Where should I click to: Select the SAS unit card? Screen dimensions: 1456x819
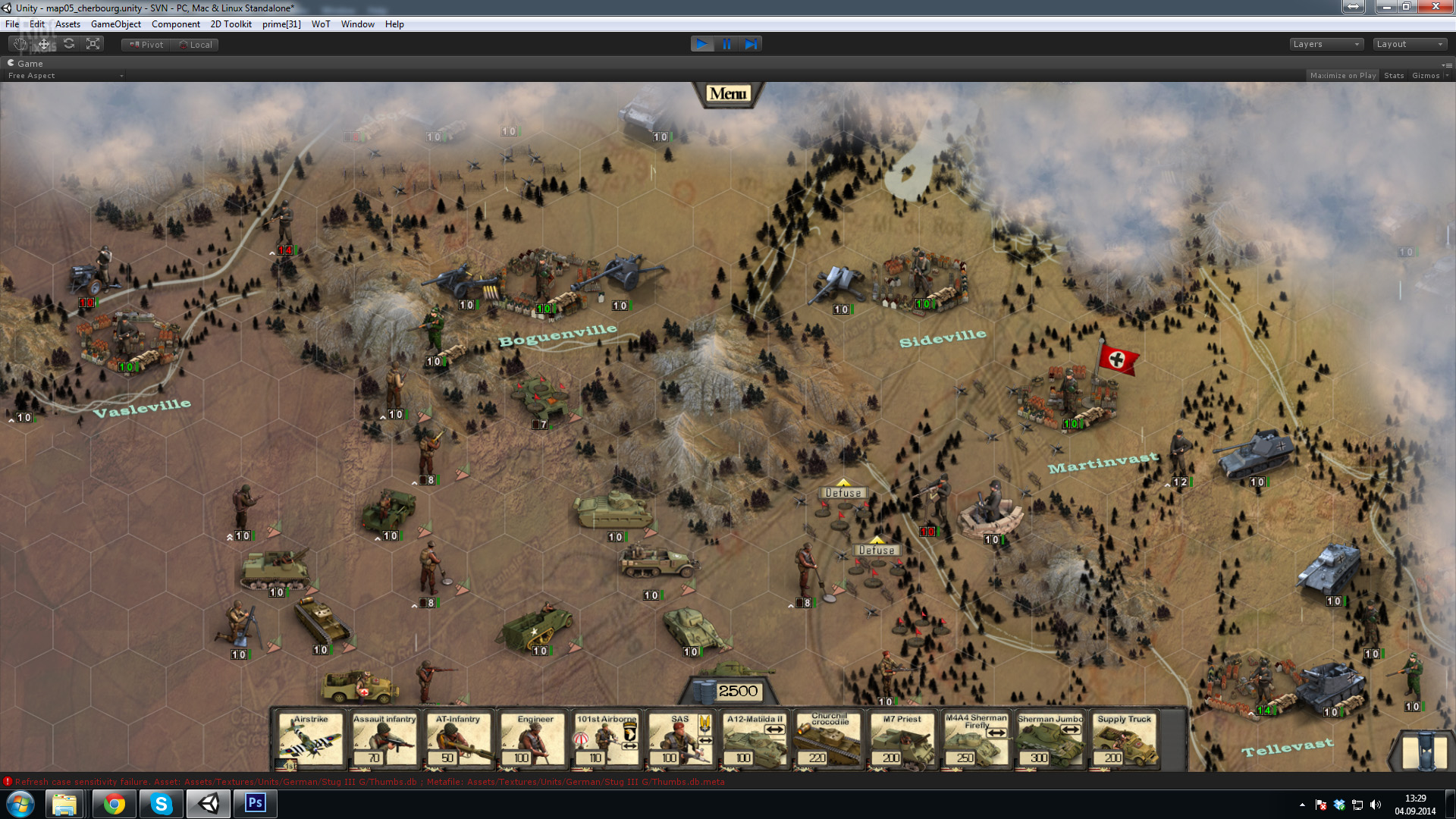point(682,741)
